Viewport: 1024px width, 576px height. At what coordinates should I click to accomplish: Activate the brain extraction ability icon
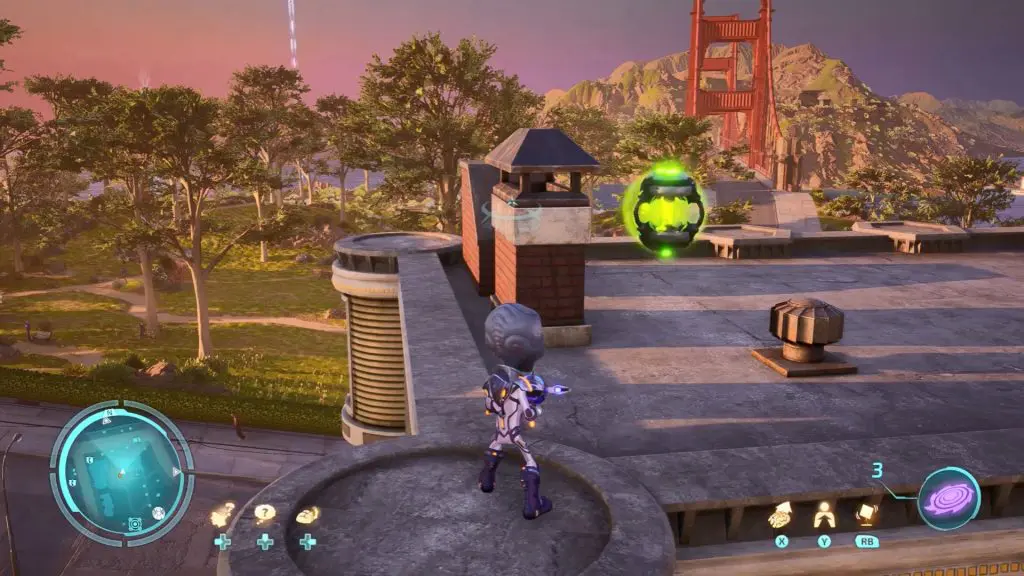click(x=781, y=515)
